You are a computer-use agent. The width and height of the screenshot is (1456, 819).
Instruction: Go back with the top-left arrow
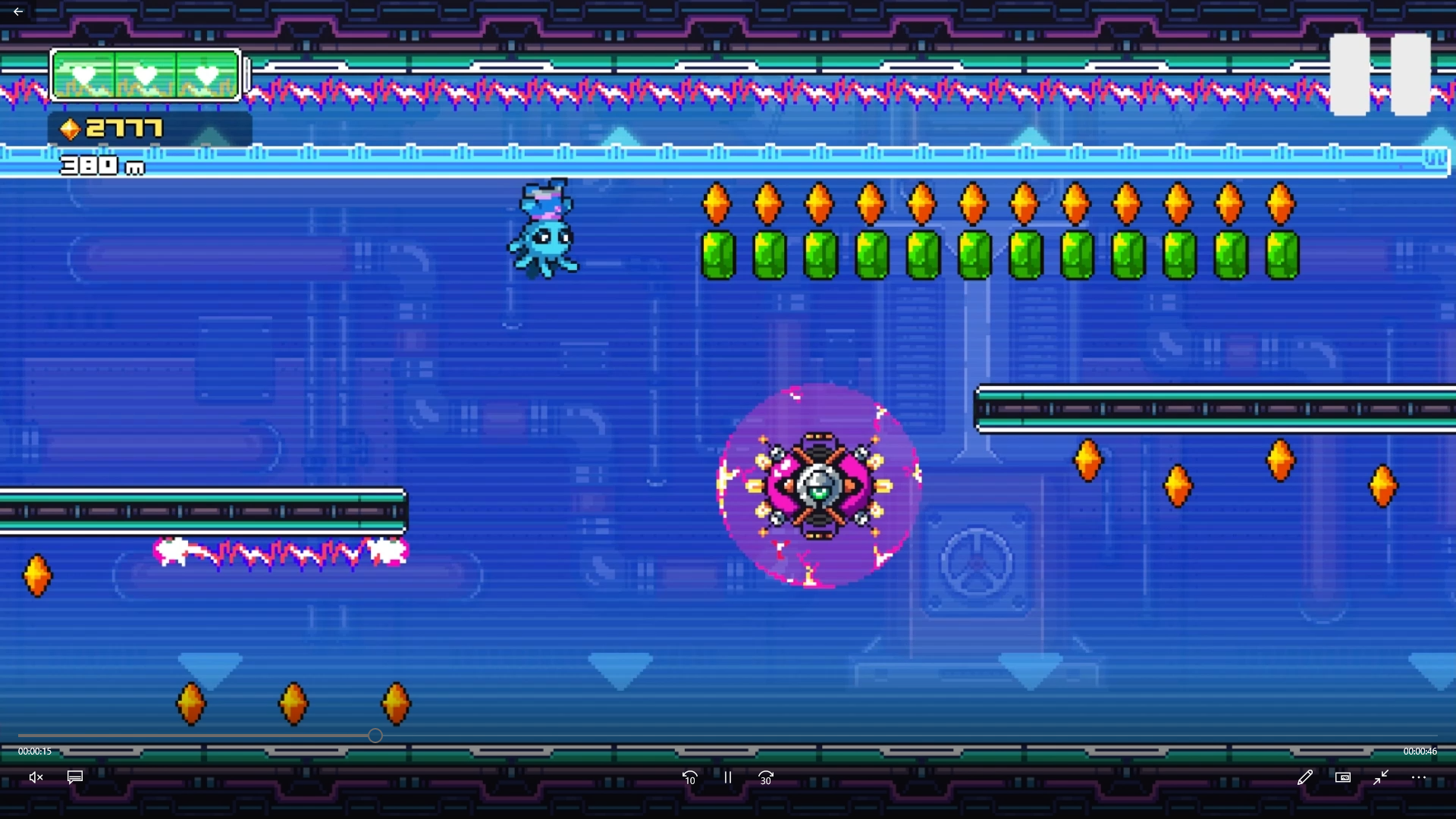pyautogui.click(x=17, y=11)
